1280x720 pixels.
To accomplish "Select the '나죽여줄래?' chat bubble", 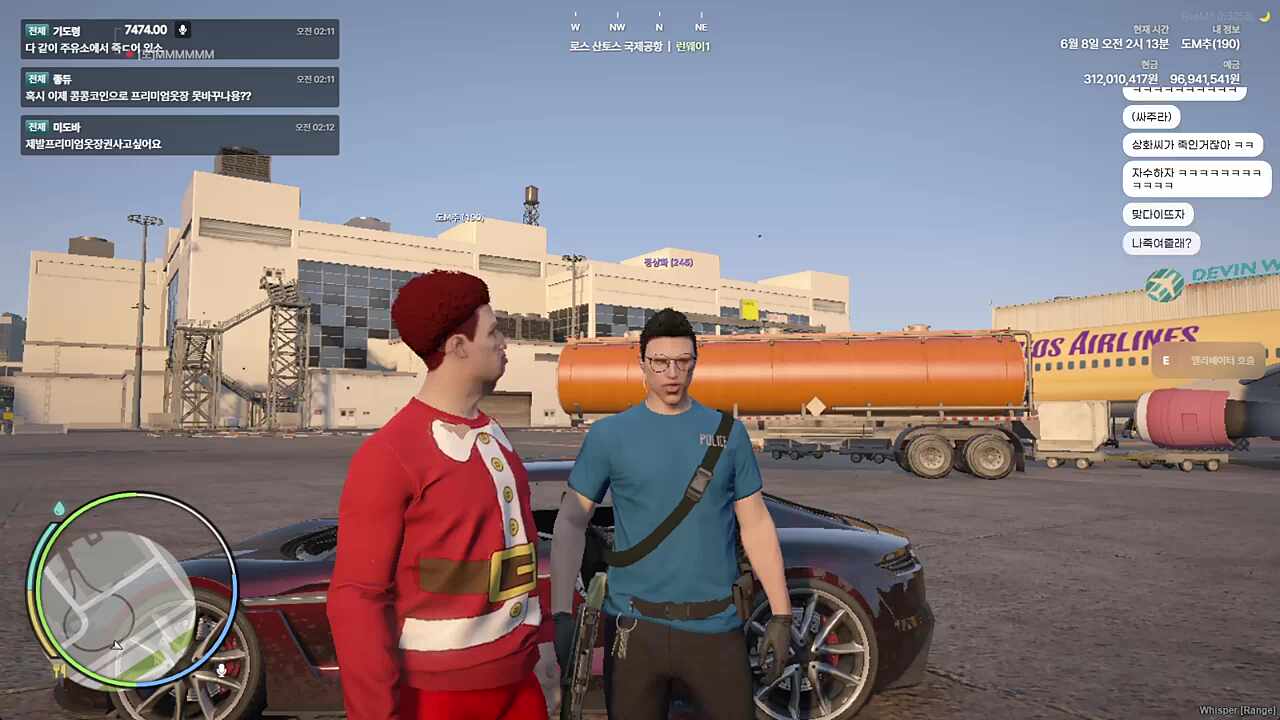I will (1161, 243).
